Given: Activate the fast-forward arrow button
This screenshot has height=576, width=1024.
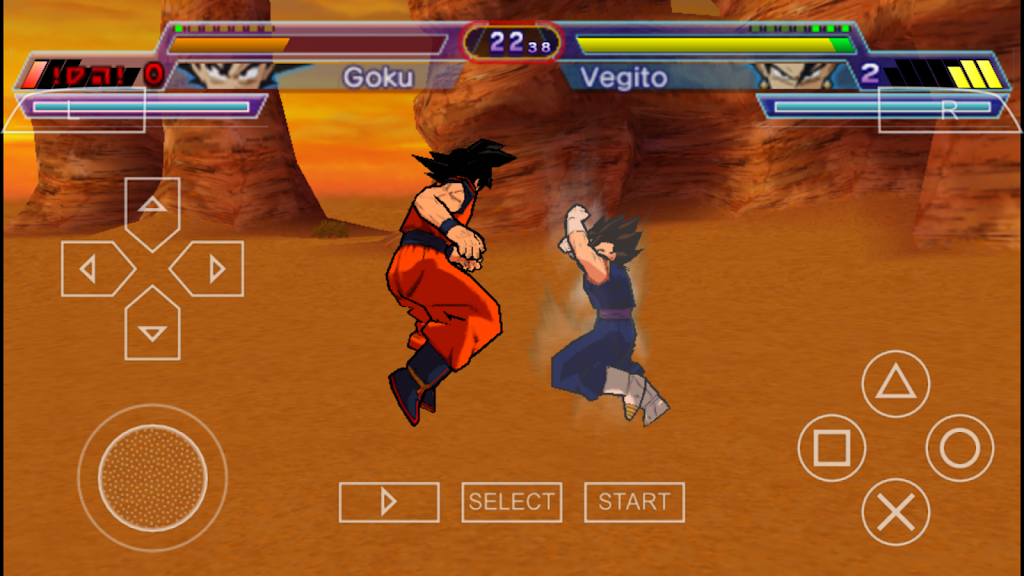Looking at the screenshot, I should [389, 502].
